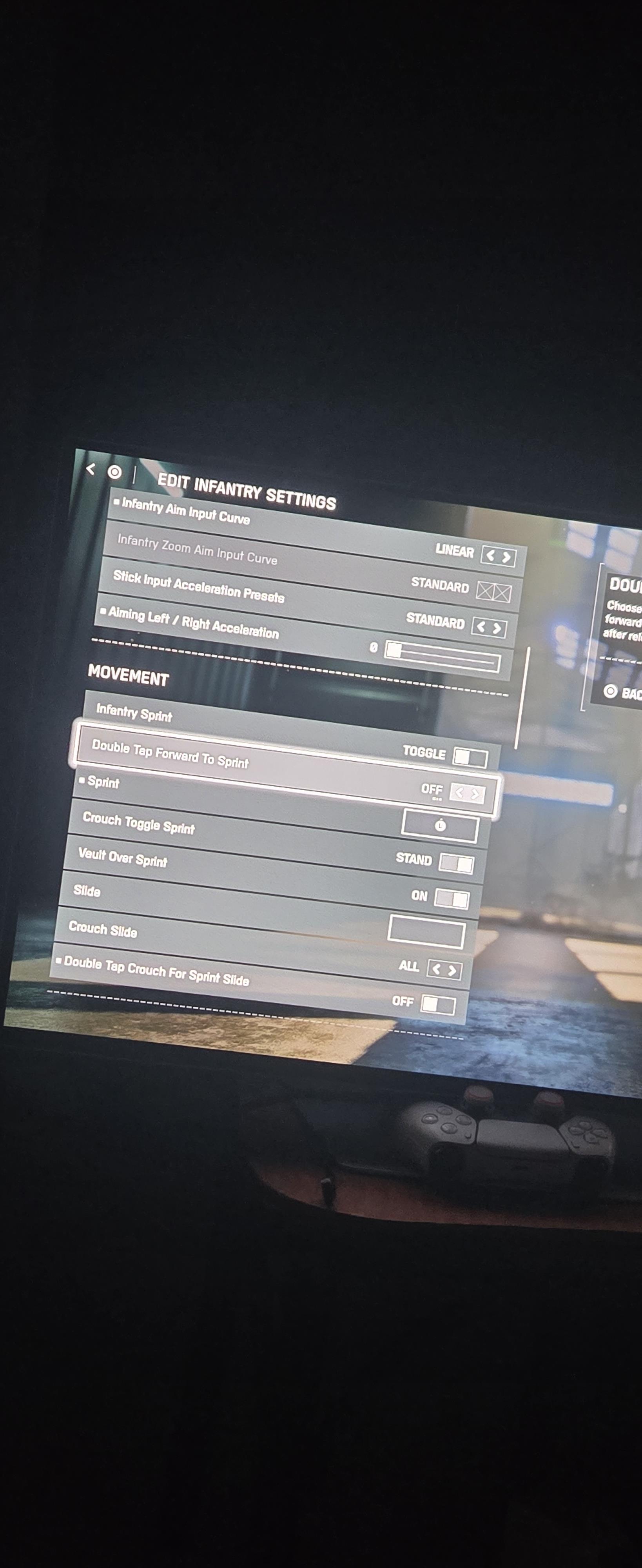Cycle the Crouch Slide option from All
Screen dimensions: 642x1568
coord(444,969)
